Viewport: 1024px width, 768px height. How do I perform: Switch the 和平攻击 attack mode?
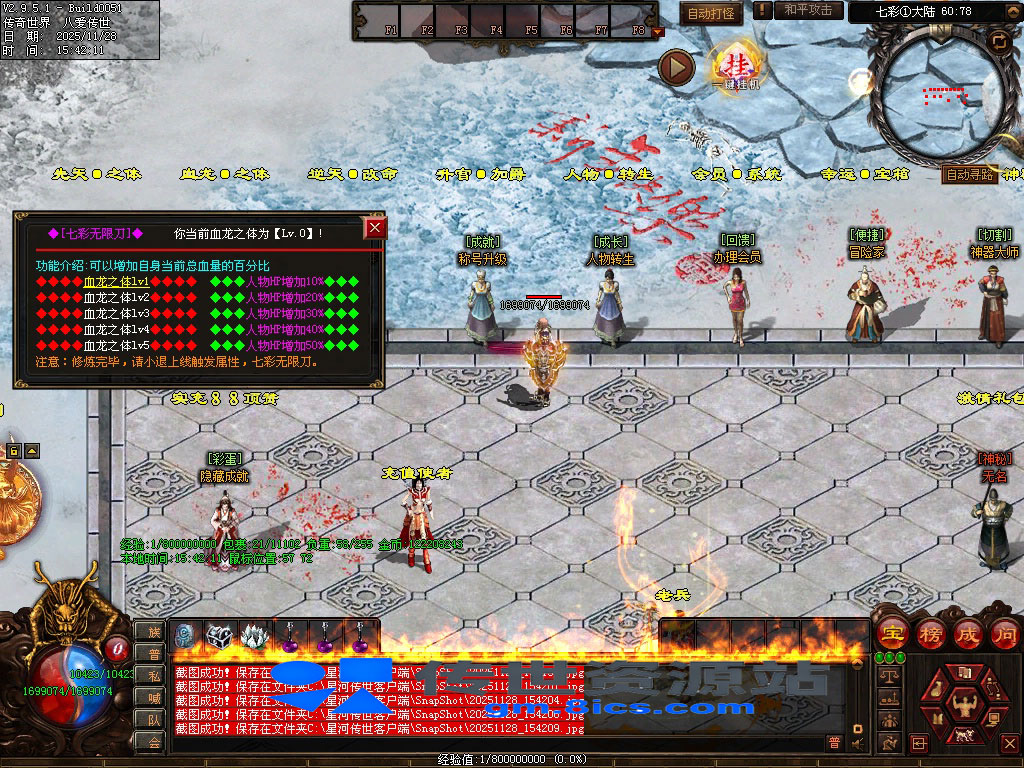pyautogui.click(x=808, y=10)
